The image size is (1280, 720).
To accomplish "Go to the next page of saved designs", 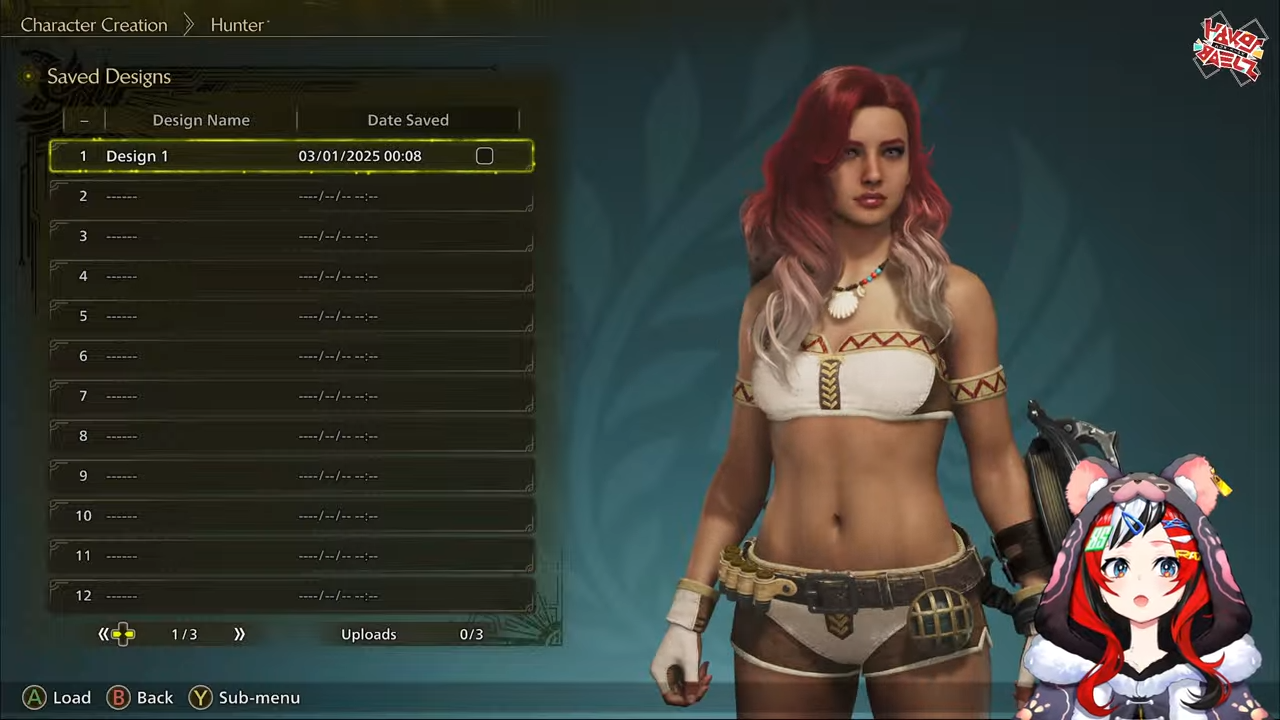I will coord(239,634).
